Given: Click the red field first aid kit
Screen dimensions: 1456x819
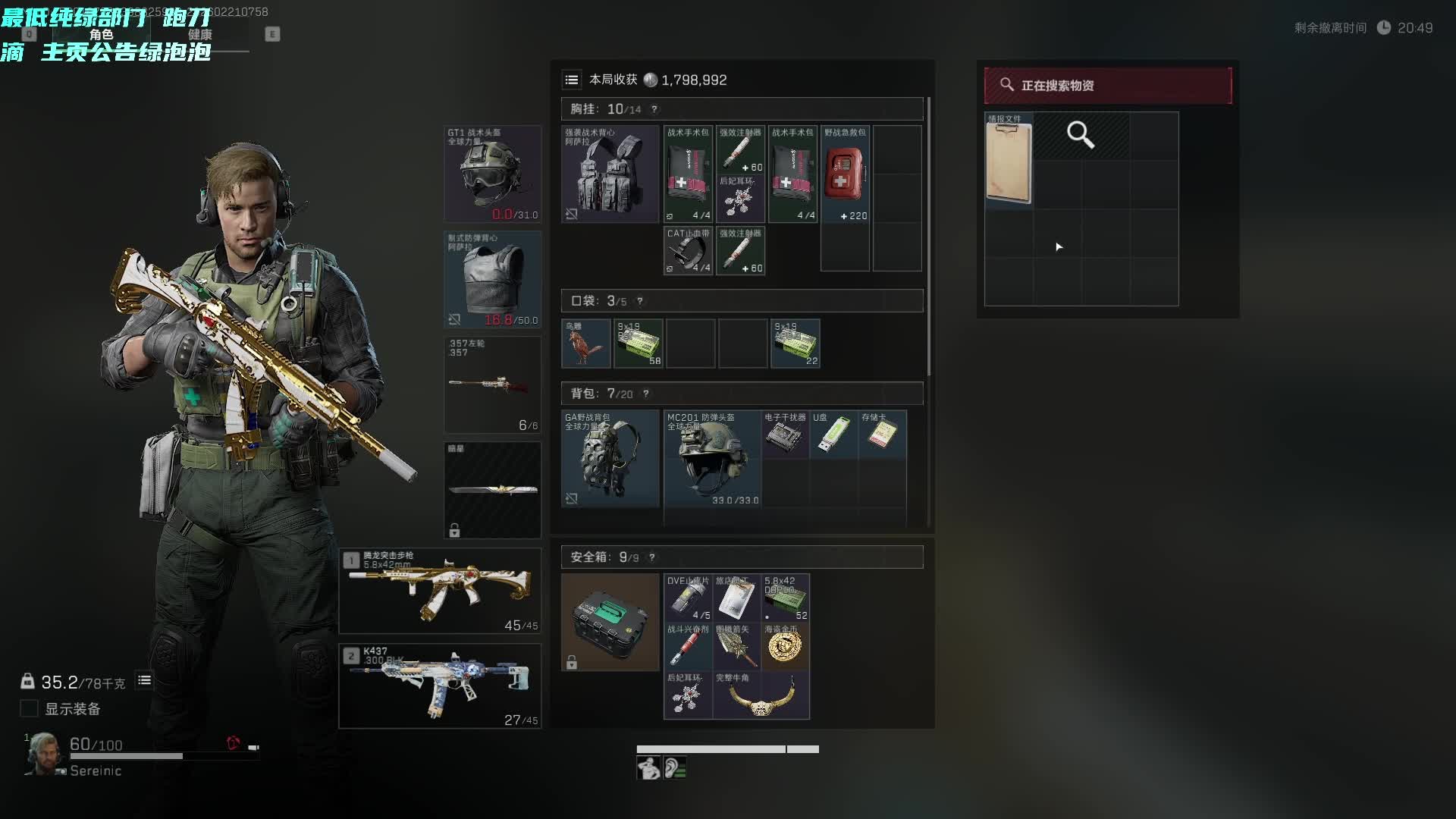Looking at the screenshot, I should pos(845,174).
